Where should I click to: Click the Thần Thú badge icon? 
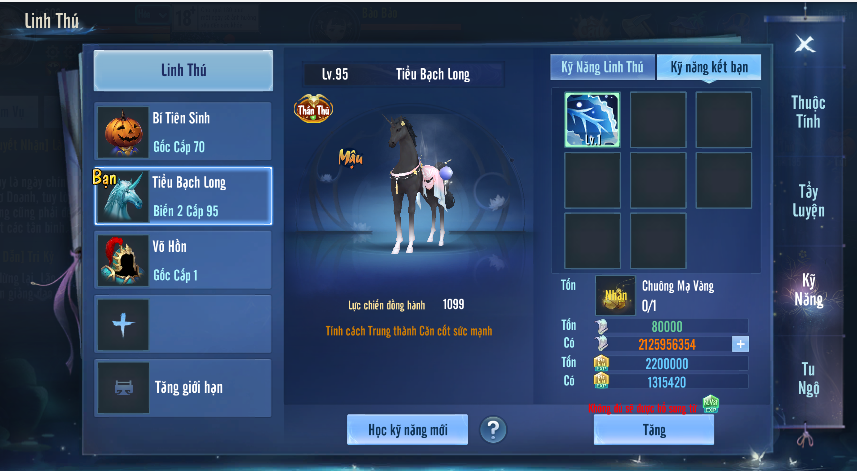[313, 109]
